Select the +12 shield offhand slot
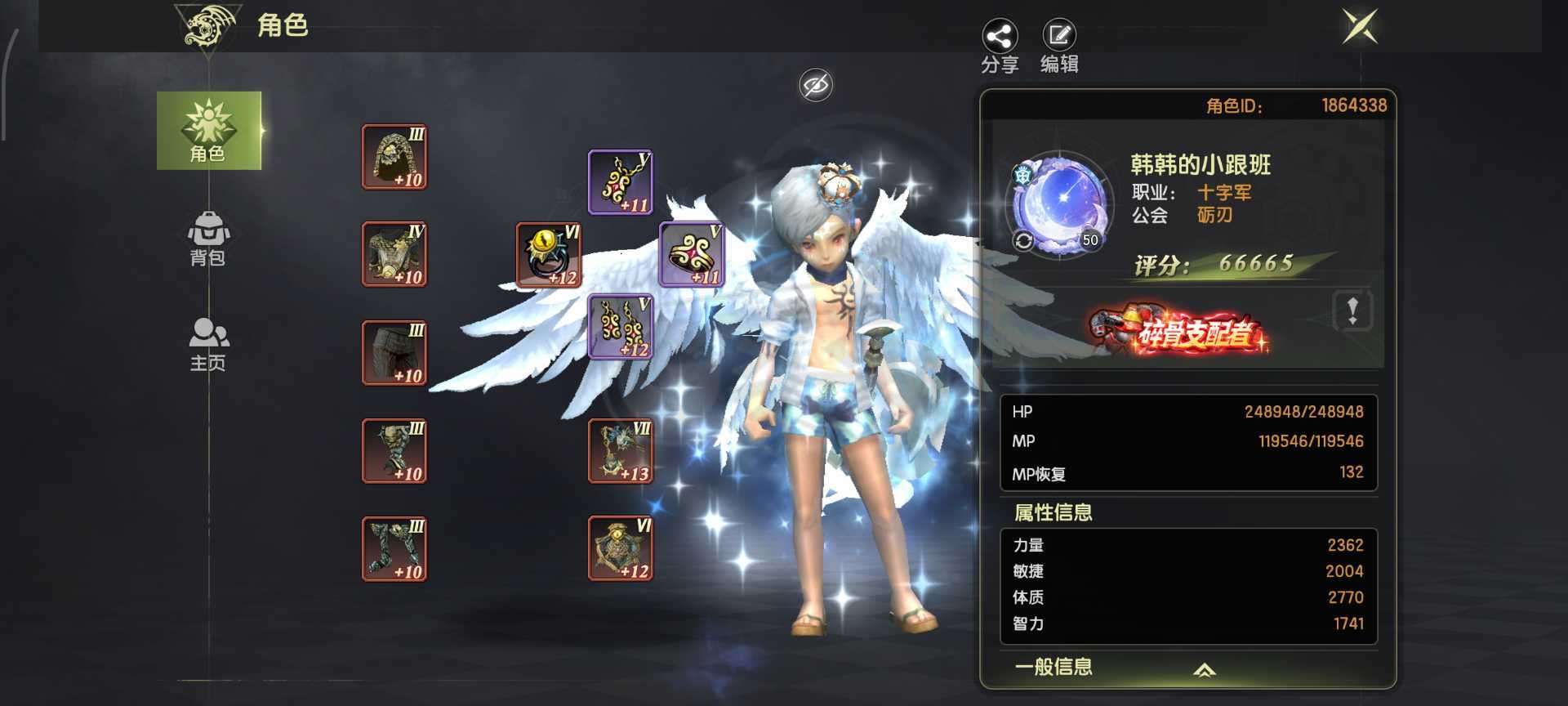This screenshot has width=1568, height=706. pos(621,548)
